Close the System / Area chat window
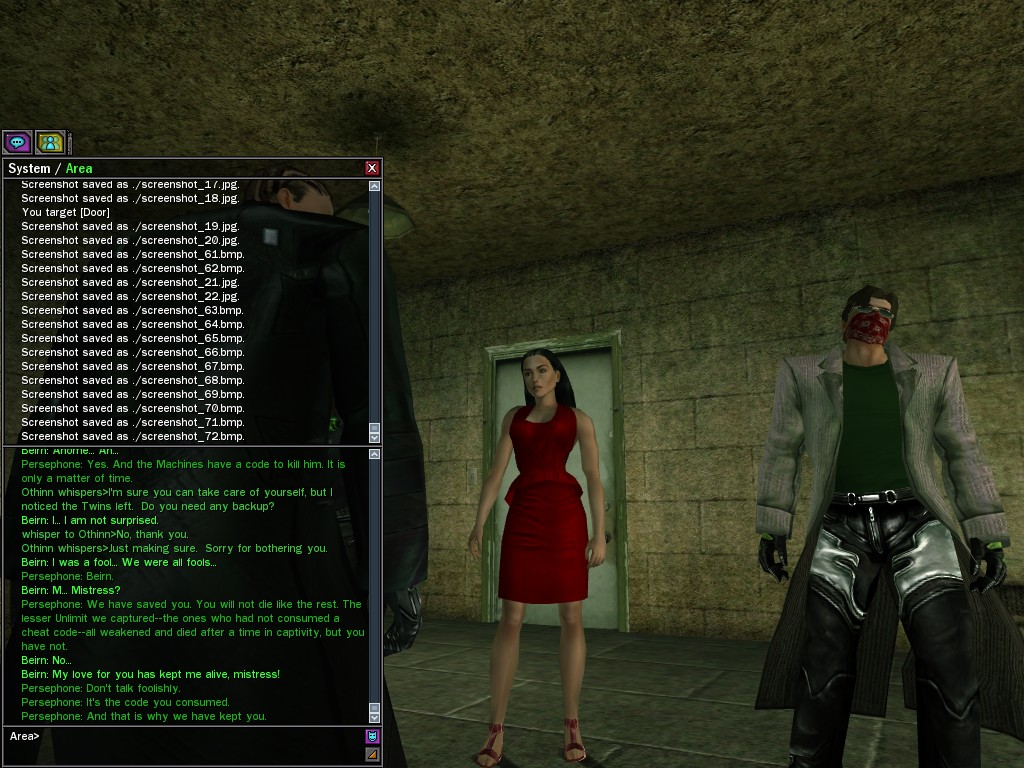Image resolution: width=1024 pixels, height=768 pixels. 372,168
